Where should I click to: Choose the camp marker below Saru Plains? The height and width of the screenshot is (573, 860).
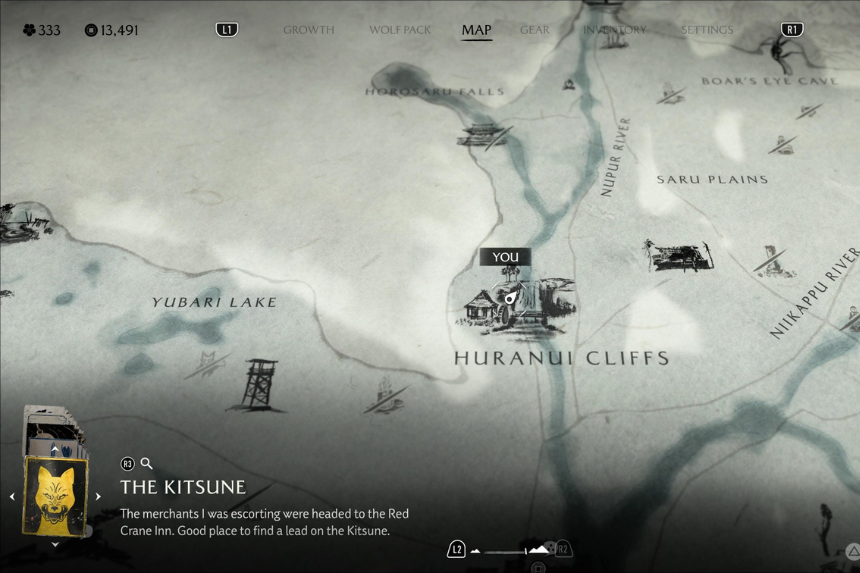[x=679, y=255]
